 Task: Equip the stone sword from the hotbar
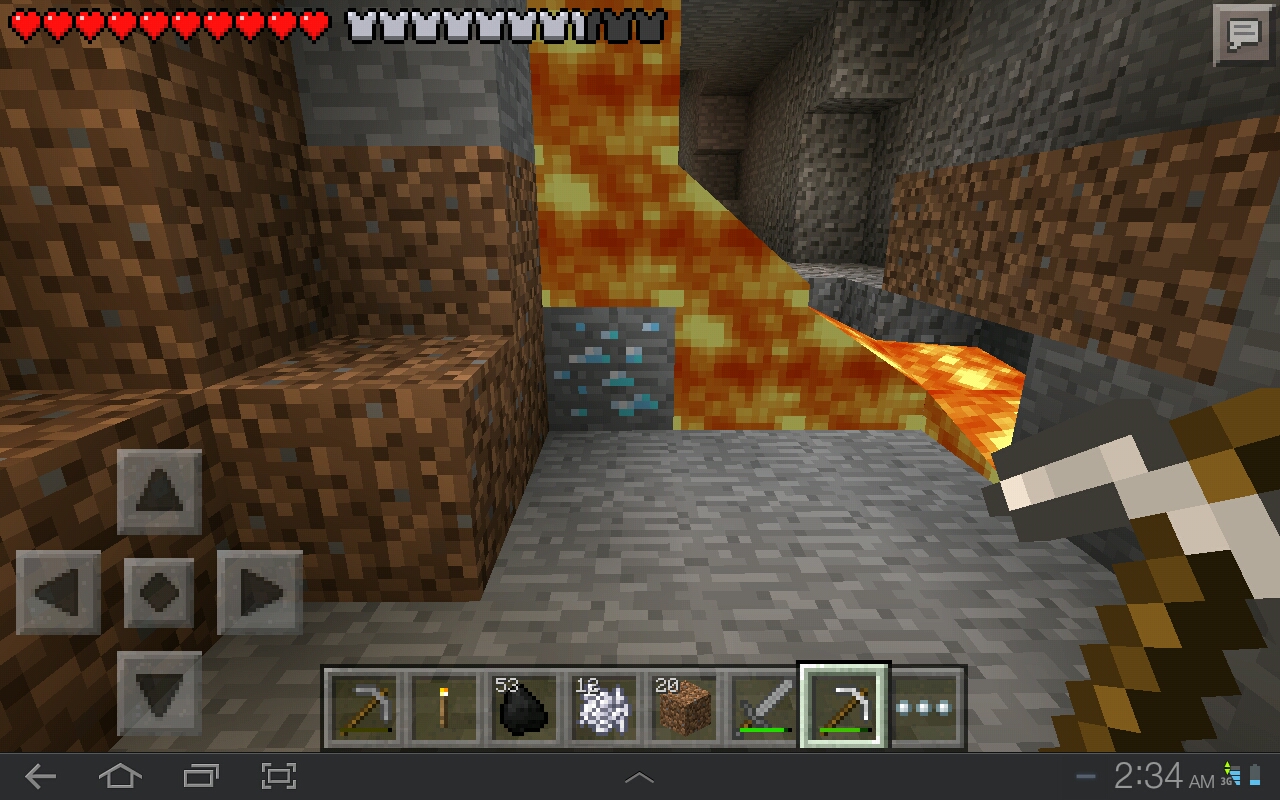tap(764, 708)
